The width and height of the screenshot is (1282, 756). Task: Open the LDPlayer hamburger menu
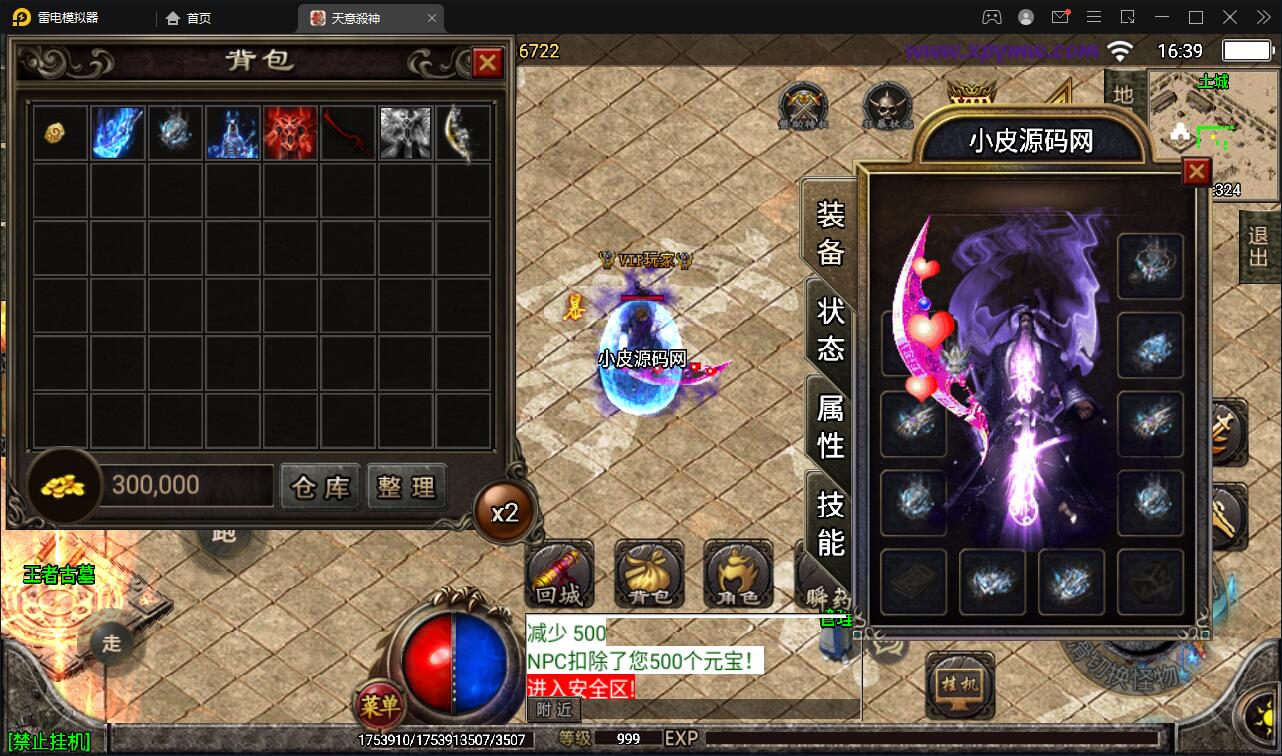[1094, 17]
